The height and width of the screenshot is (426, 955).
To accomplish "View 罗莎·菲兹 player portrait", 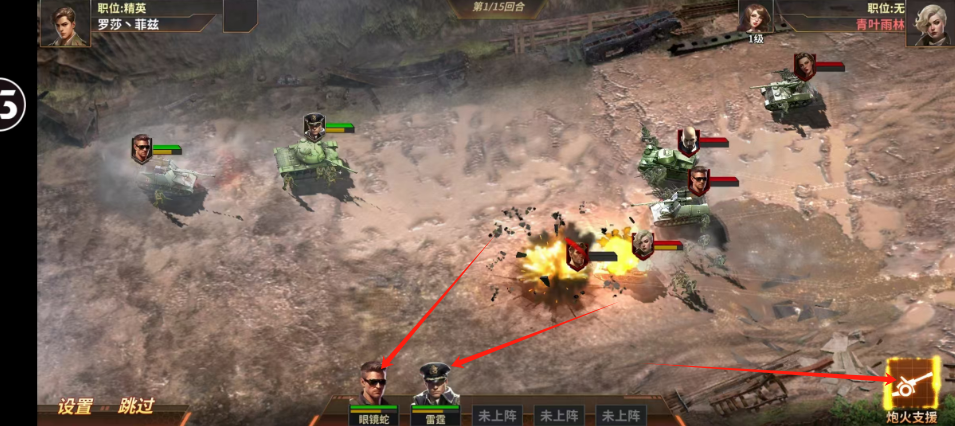I will tap(65, 23).
